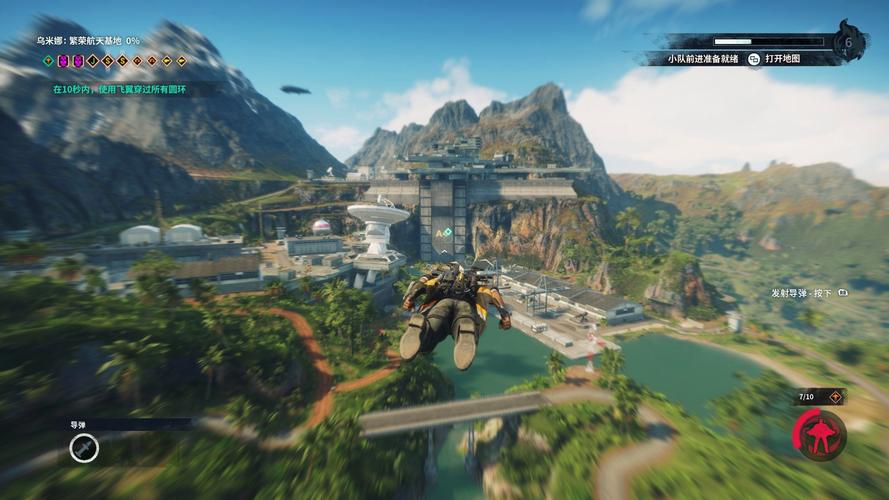Click the diamond icon marked with letter J
889x500 pixels.
coord(93,61)
